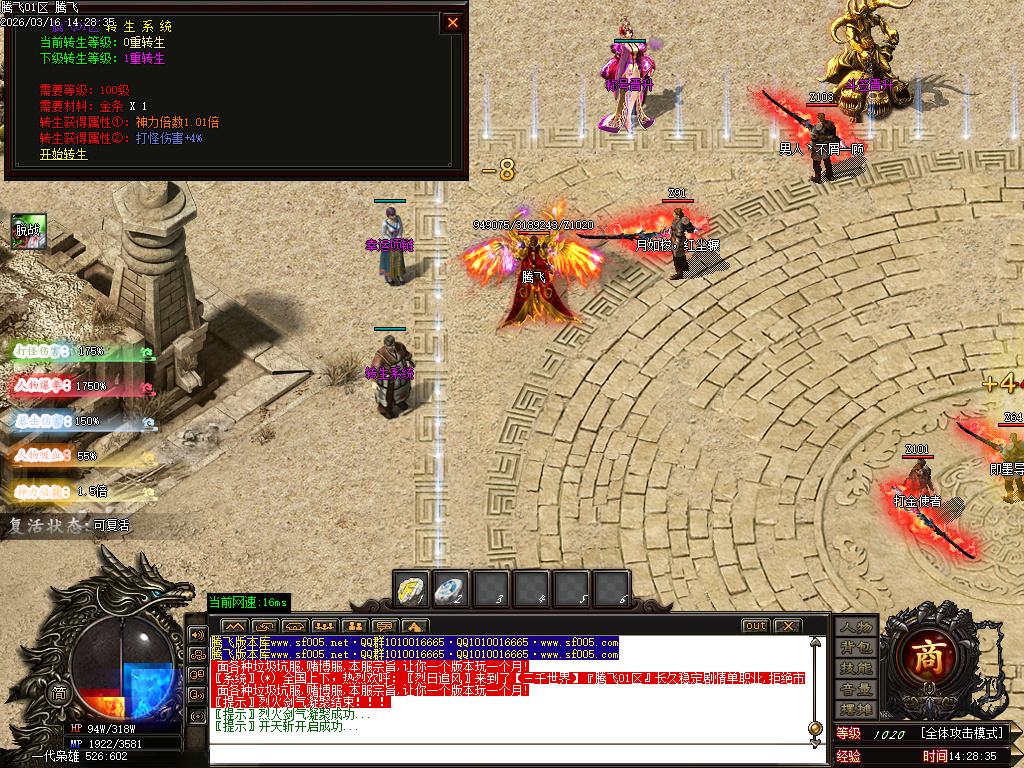1024x768 pixels.
Task: Click the chat bar 'out' button
Action: [x=755, y=626]
